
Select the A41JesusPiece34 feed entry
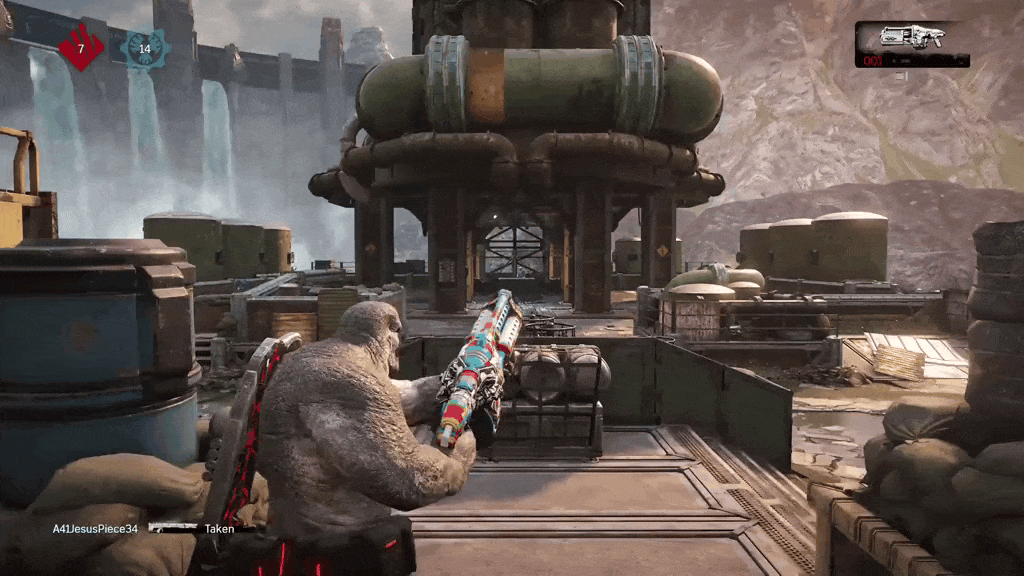click(x=96, y=528)
